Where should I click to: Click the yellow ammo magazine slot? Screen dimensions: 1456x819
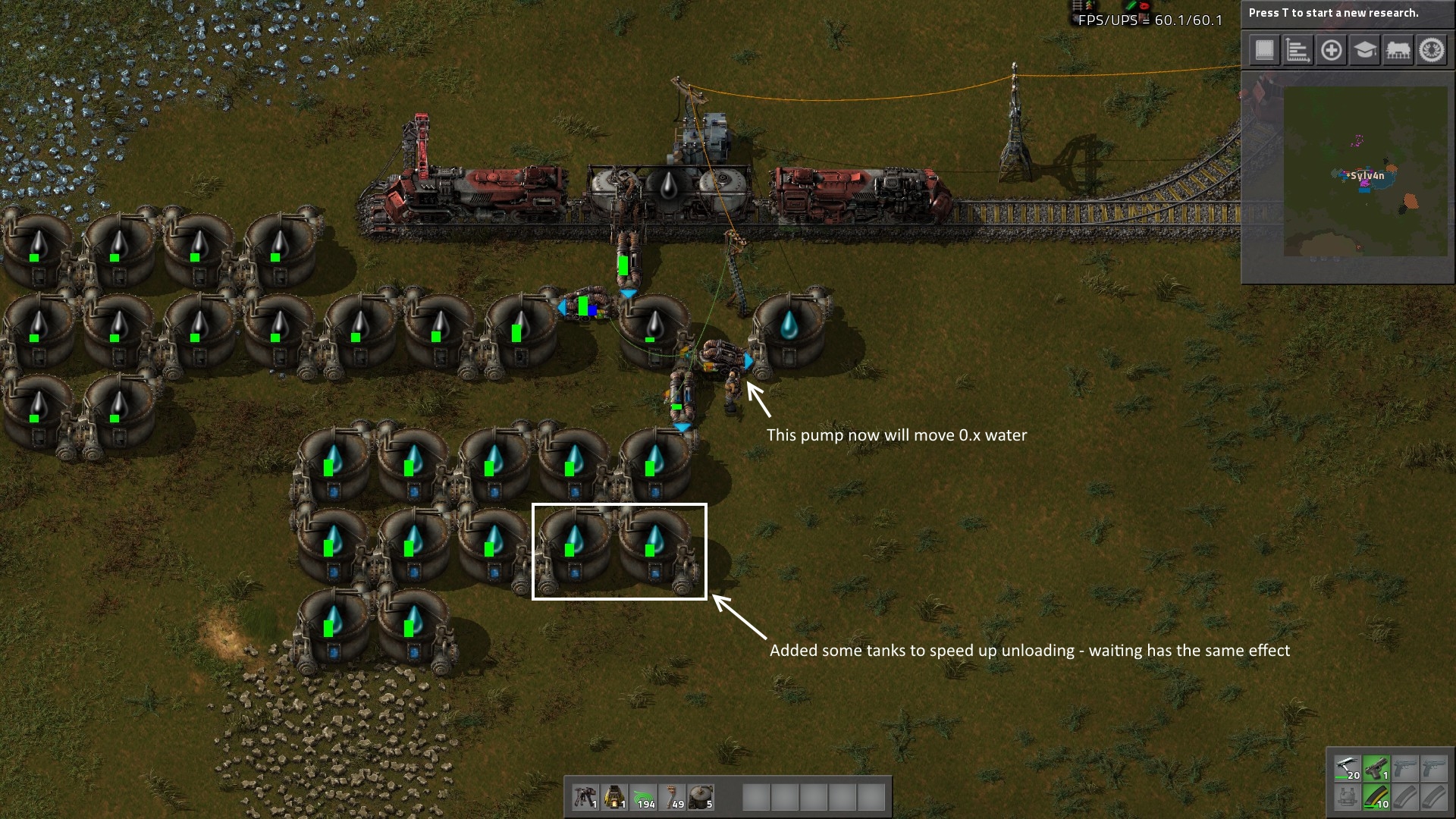pyautogui.click(x=1376, y=797)
